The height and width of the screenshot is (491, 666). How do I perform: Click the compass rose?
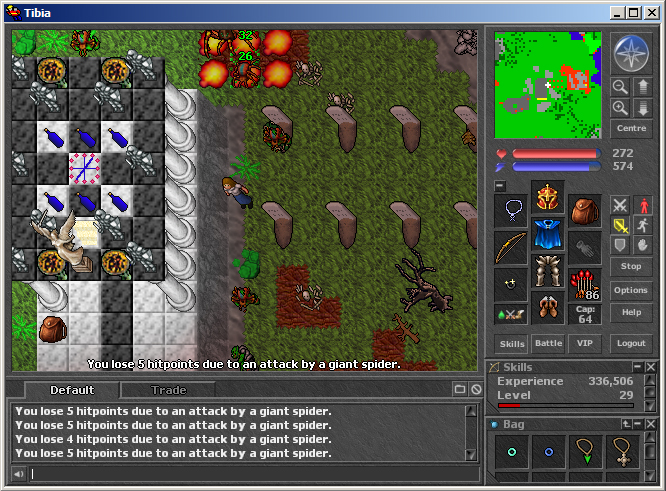click(631, 53)
